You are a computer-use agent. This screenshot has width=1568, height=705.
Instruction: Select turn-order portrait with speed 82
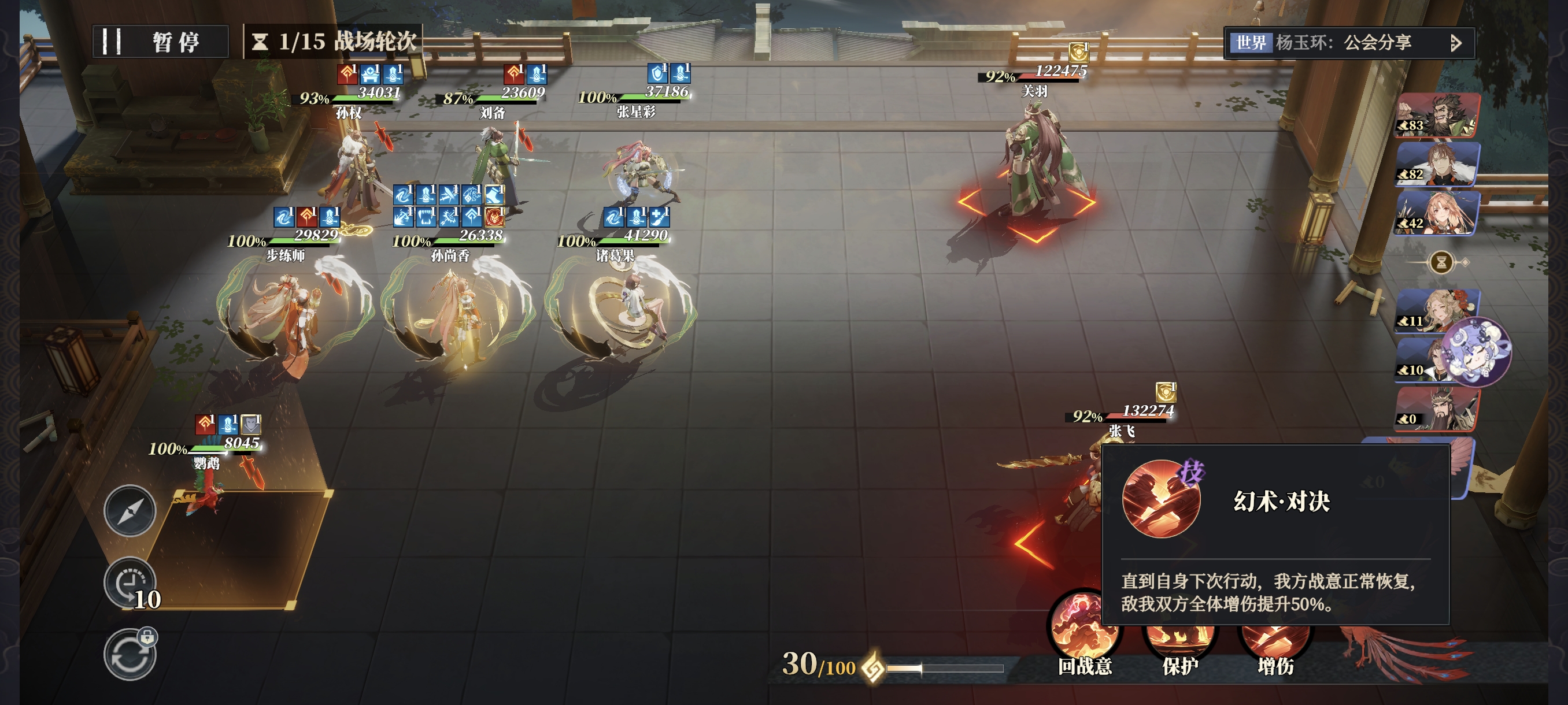click(x=1437, y=164)
